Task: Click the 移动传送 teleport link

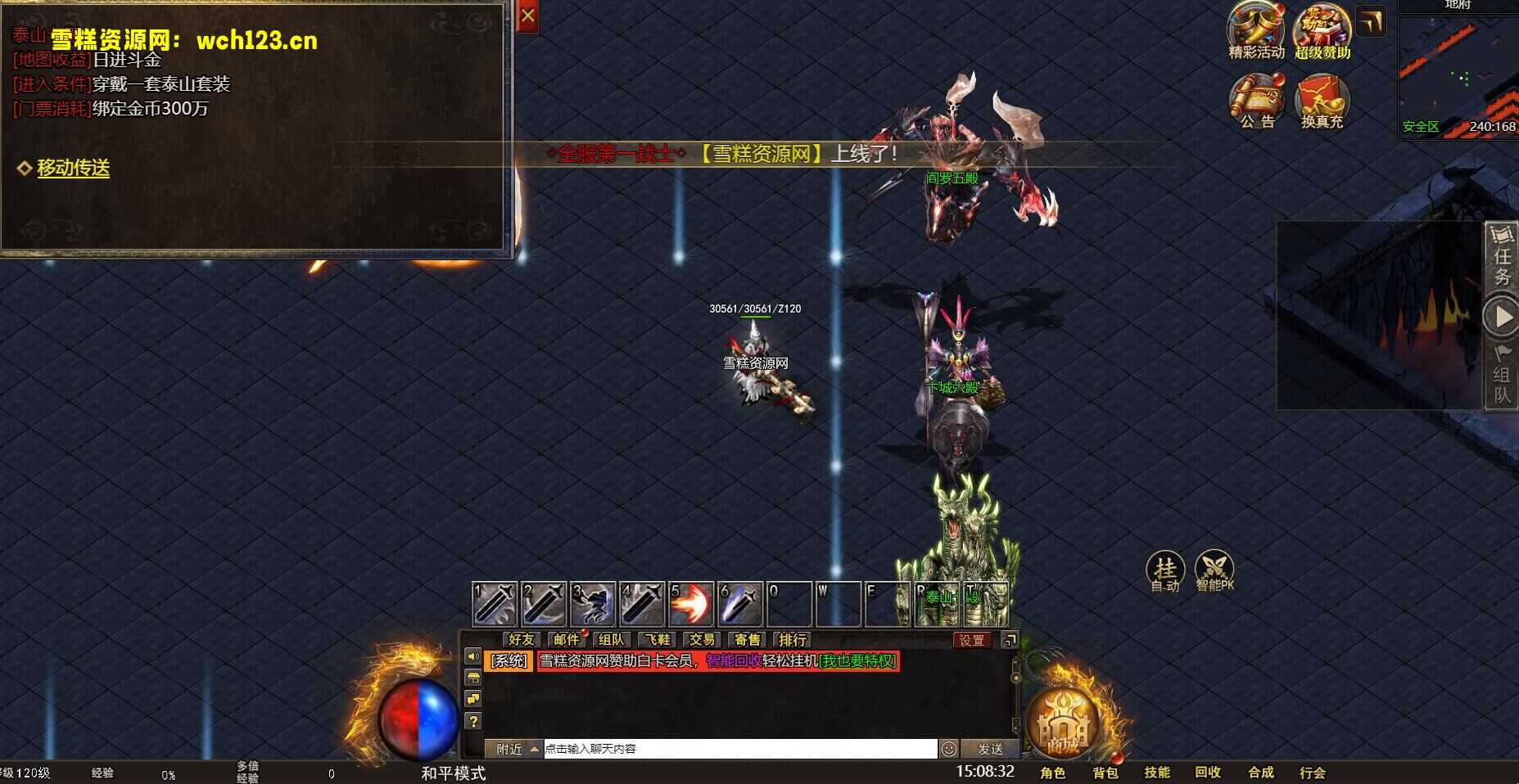Action: point(73,168)
